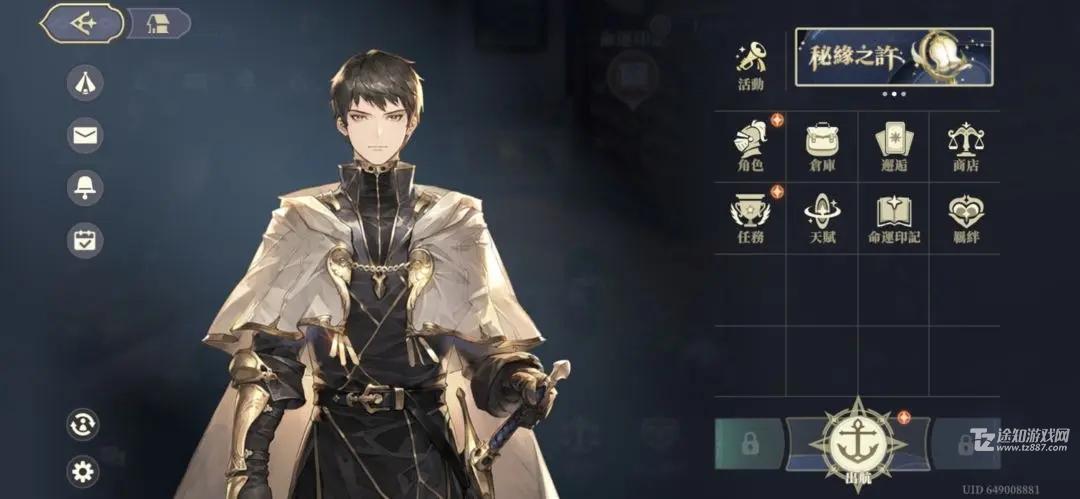Image resolution: width=1080 pixels, height=499 pixels.
Task: Open settings with the gear icon
Action: pyautogui.click(x=83, y=470)
